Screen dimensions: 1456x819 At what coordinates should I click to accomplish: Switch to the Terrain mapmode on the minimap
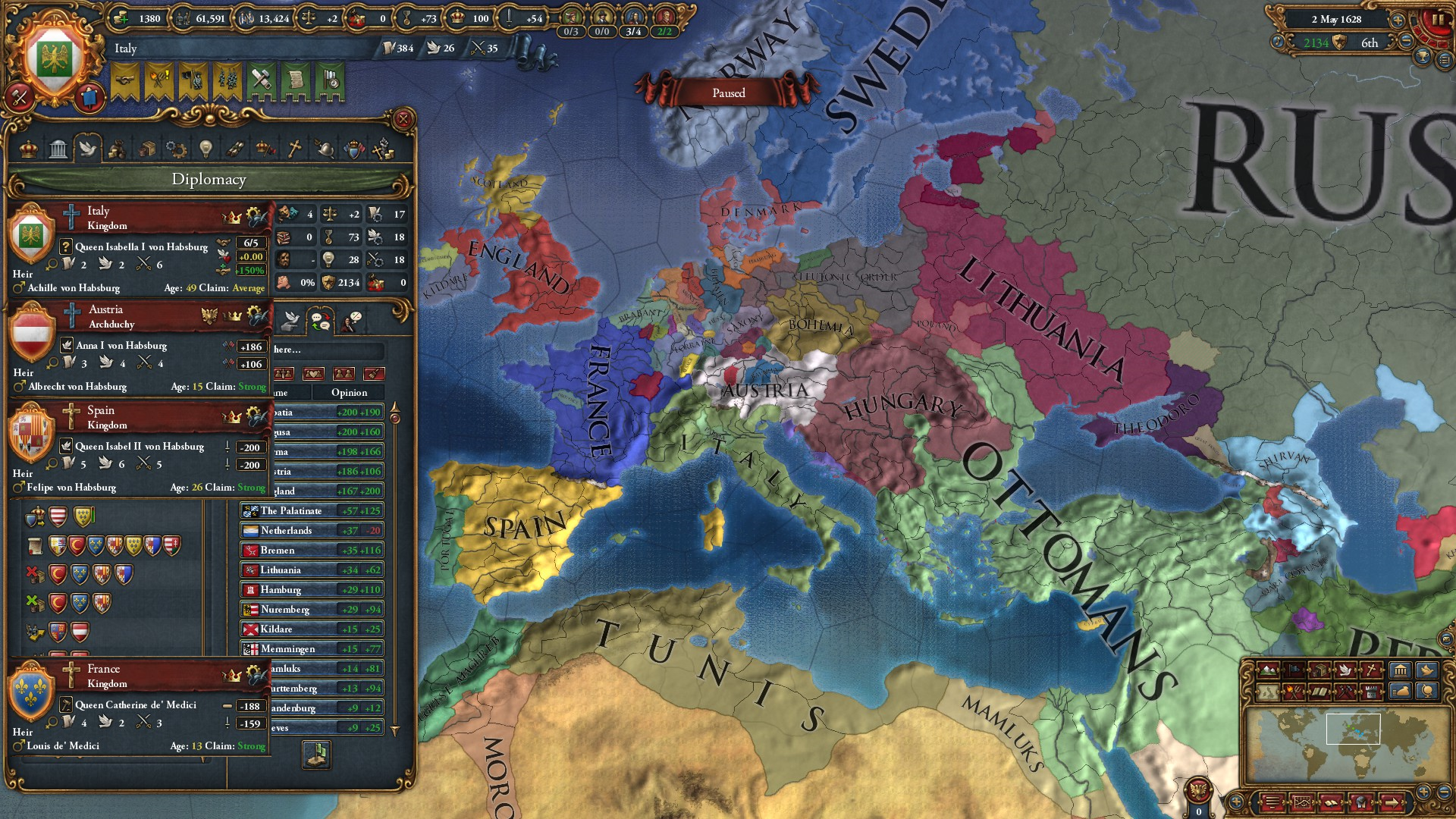(1269, 670)
